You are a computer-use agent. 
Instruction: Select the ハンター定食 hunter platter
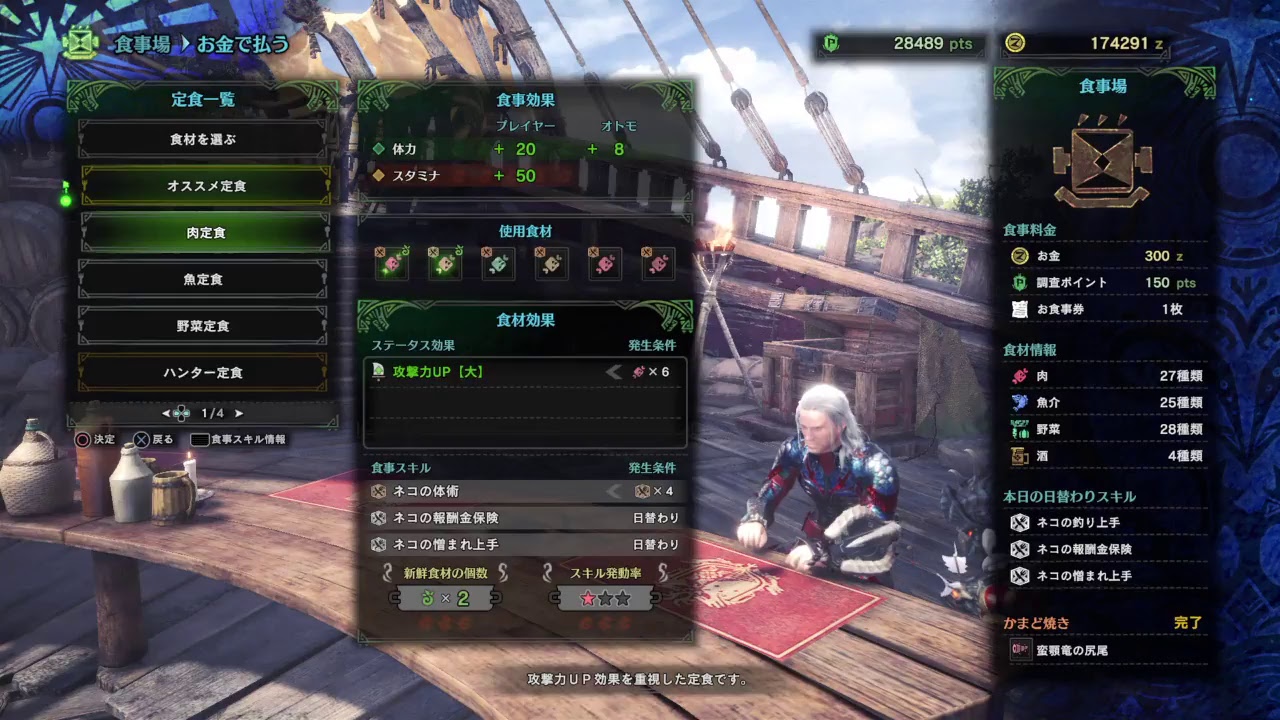point(204,373)
